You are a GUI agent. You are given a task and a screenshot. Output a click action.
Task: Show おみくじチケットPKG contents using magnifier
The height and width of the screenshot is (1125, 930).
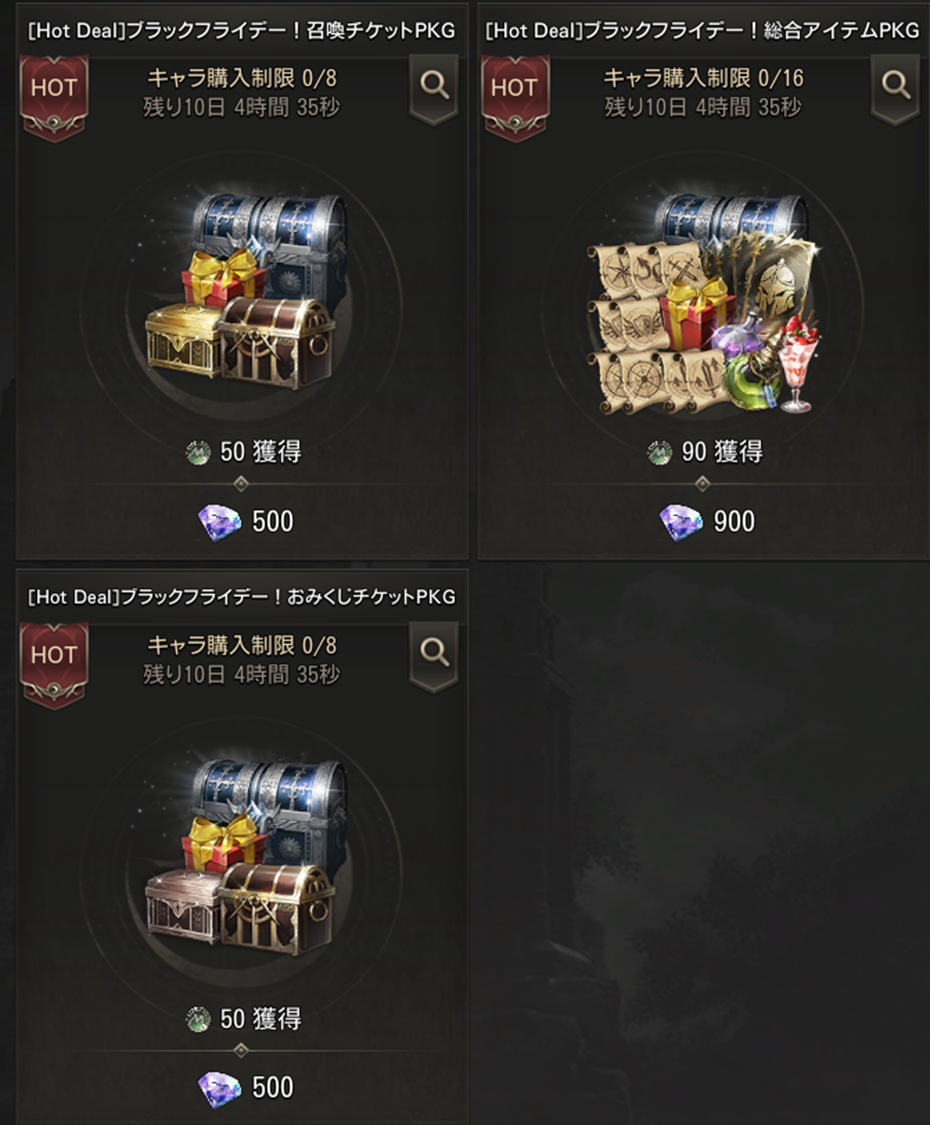434,655
